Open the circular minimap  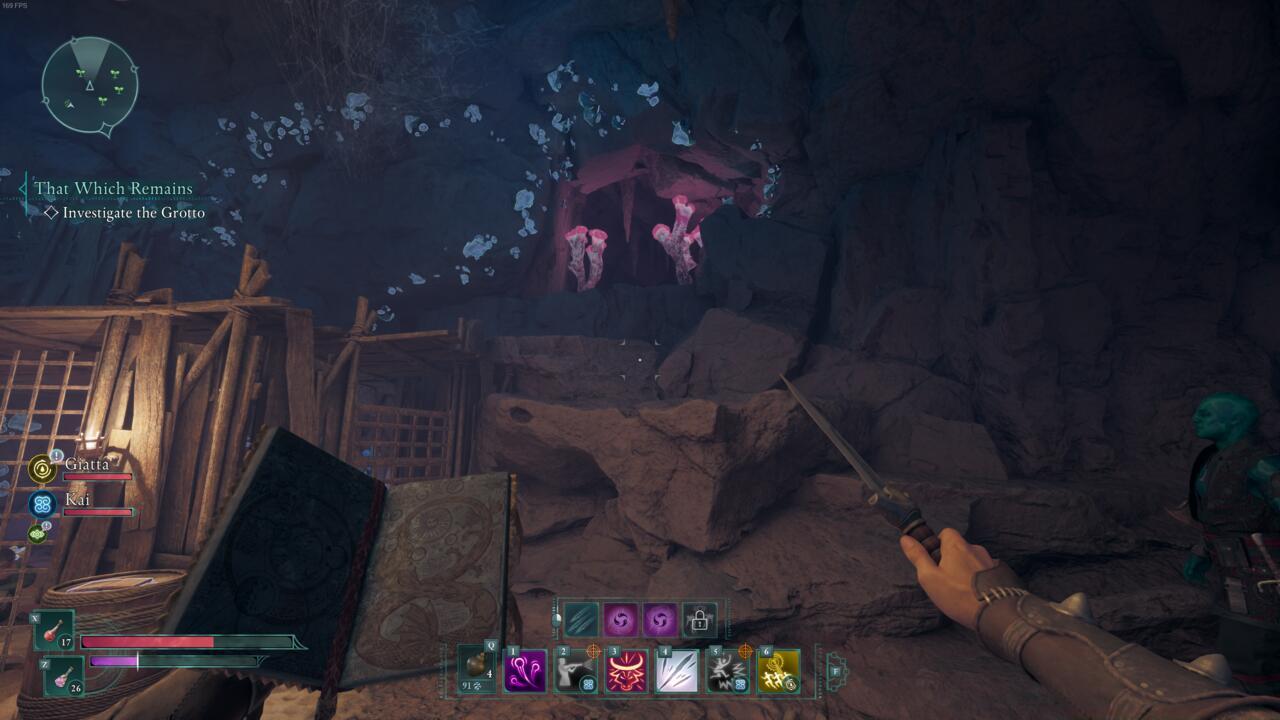point(89,85)
